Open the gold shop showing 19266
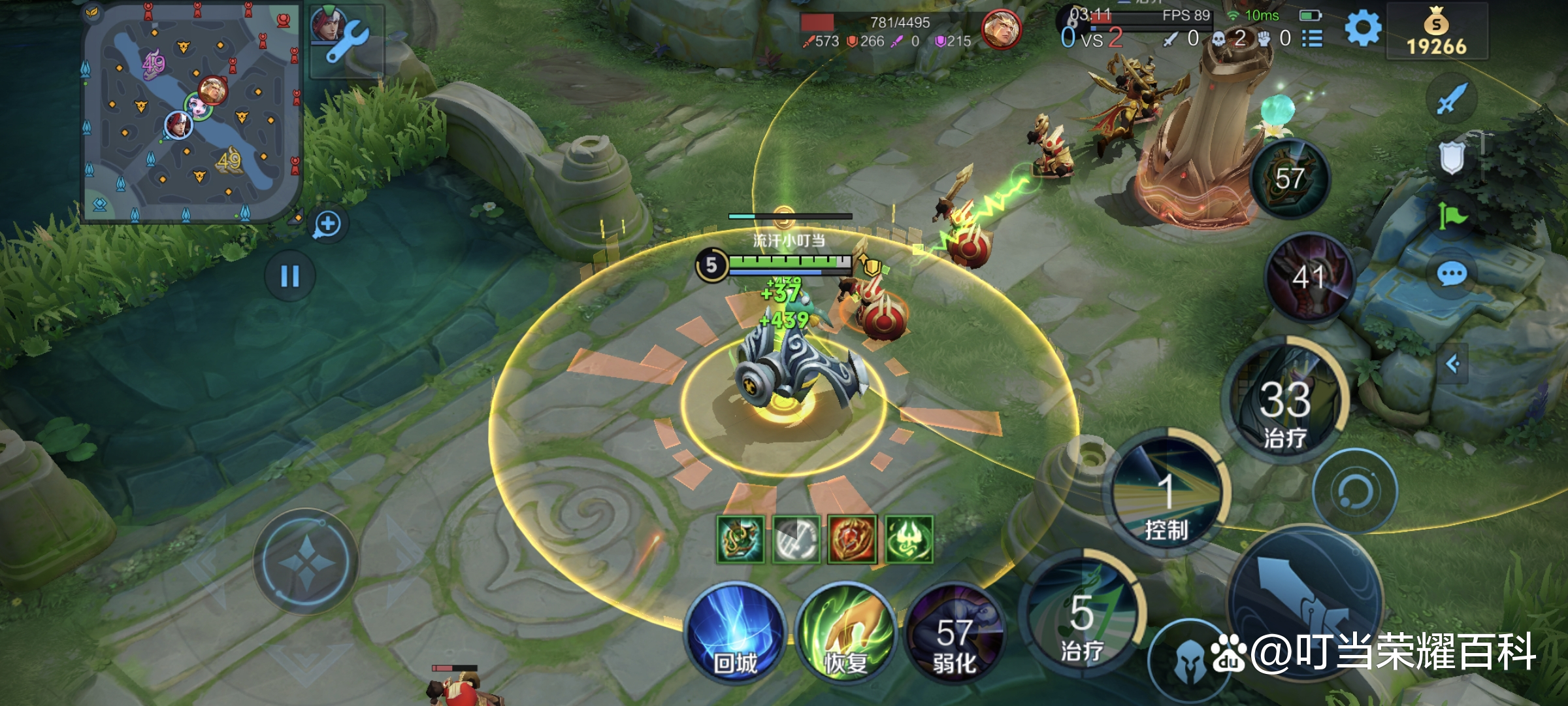 click(1437, 31)
